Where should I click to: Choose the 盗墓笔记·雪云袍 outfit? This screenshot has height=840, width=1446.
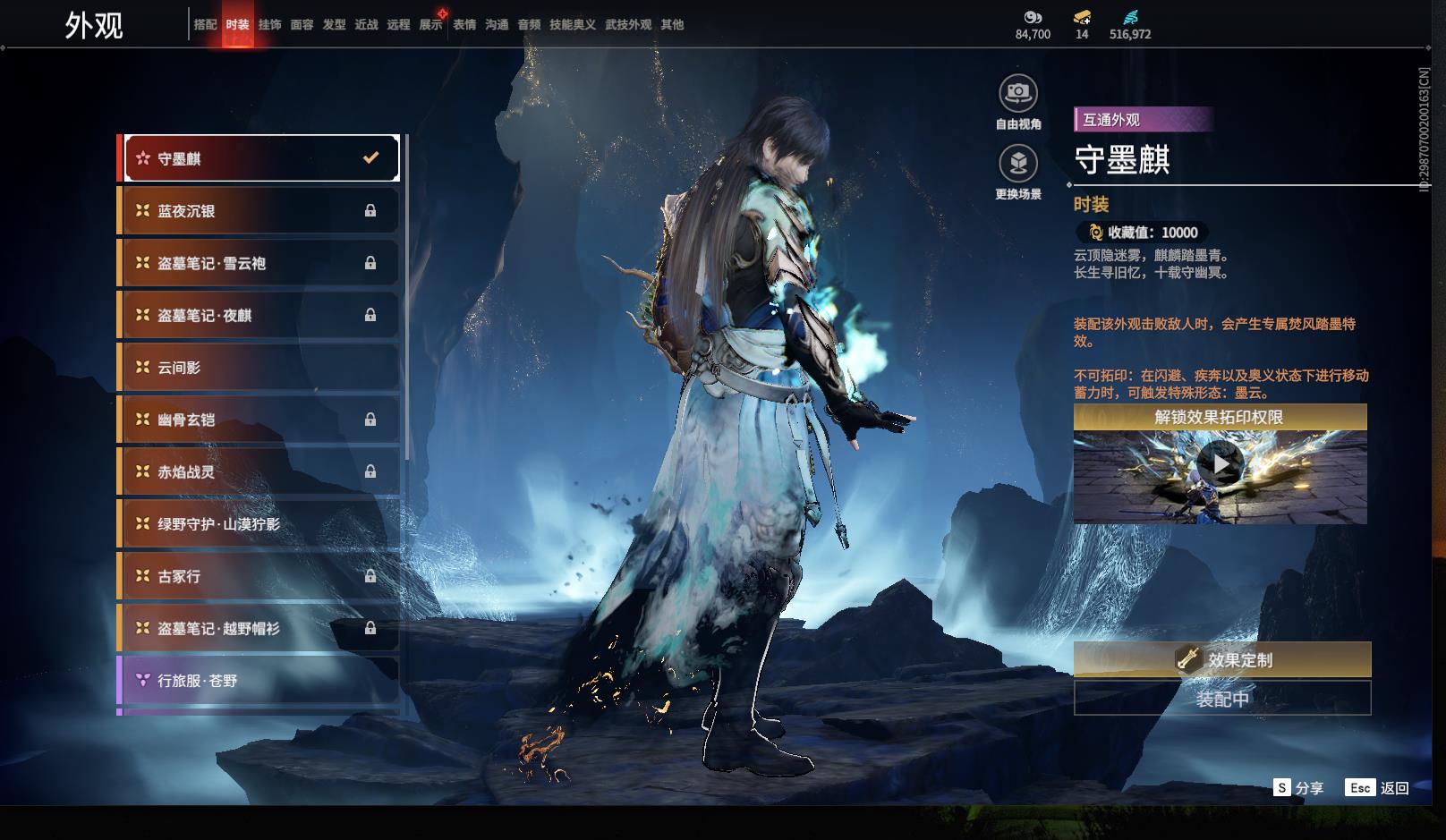(259, 263)
